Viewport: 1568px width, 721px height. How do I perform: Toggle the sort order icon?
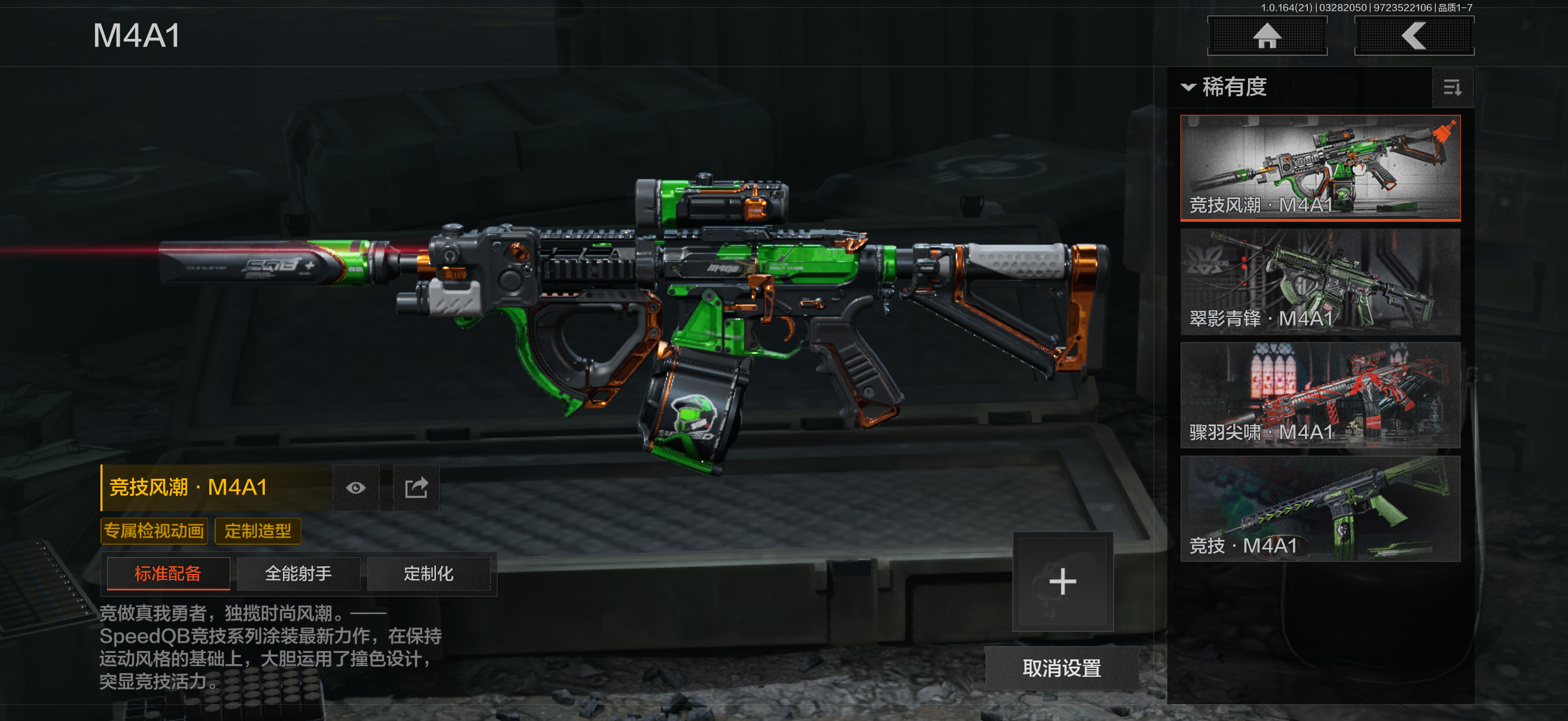[x=1453, y=88]
